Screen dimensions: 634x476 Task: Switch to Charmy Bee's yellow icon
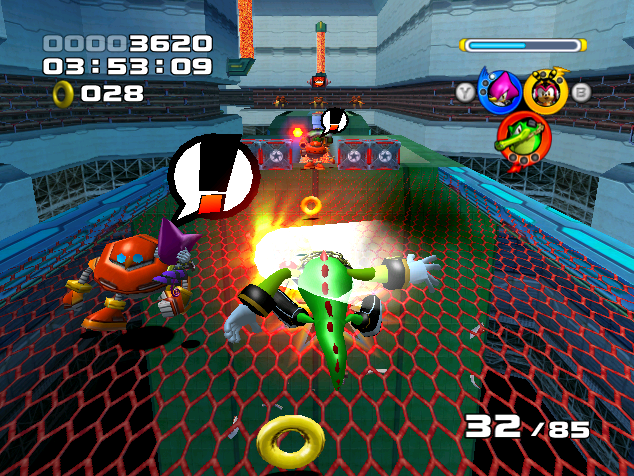pos(546,92)
